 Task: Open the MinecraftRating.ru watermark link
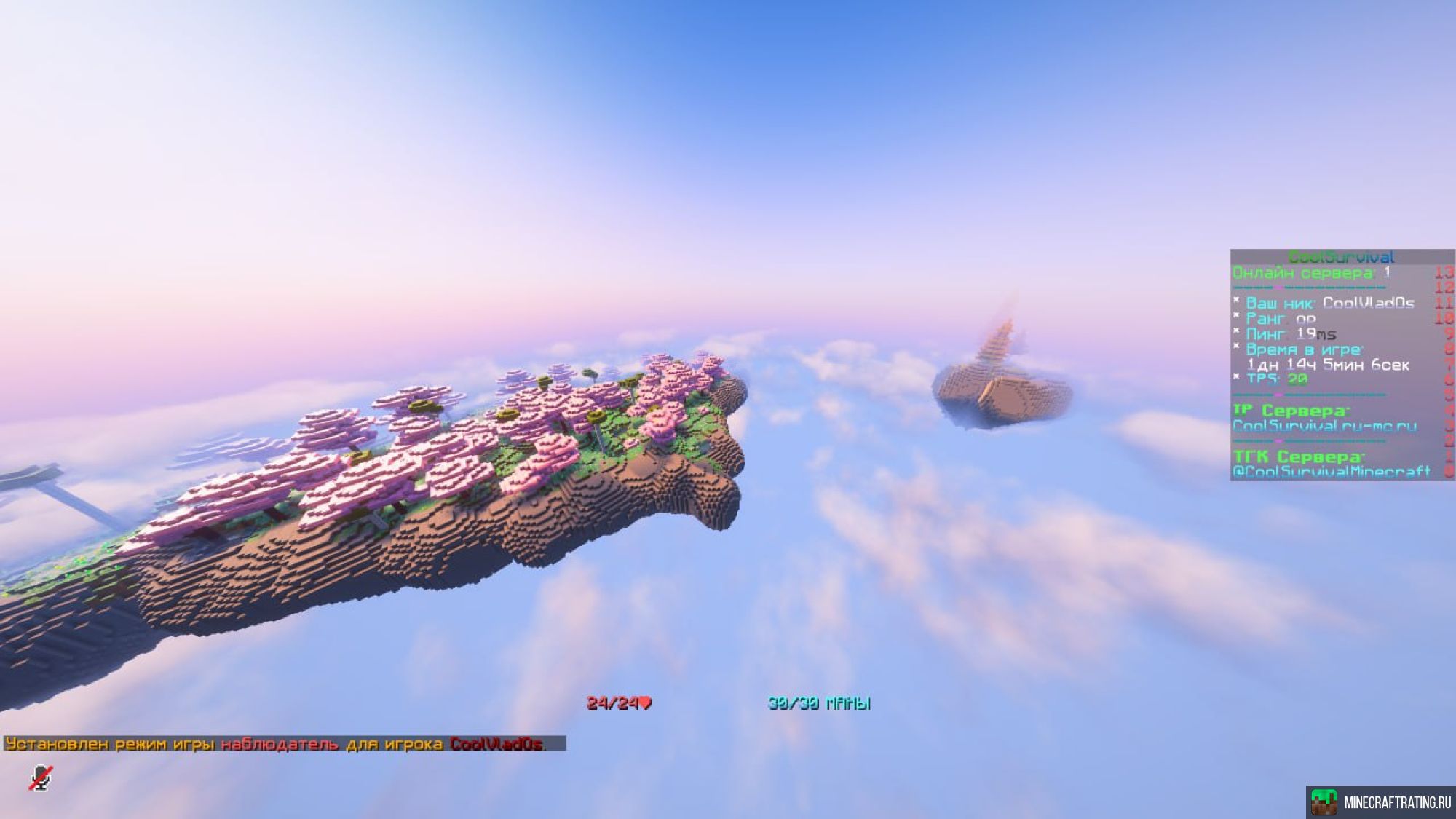pyautogui.click(x=1381, y=802)
